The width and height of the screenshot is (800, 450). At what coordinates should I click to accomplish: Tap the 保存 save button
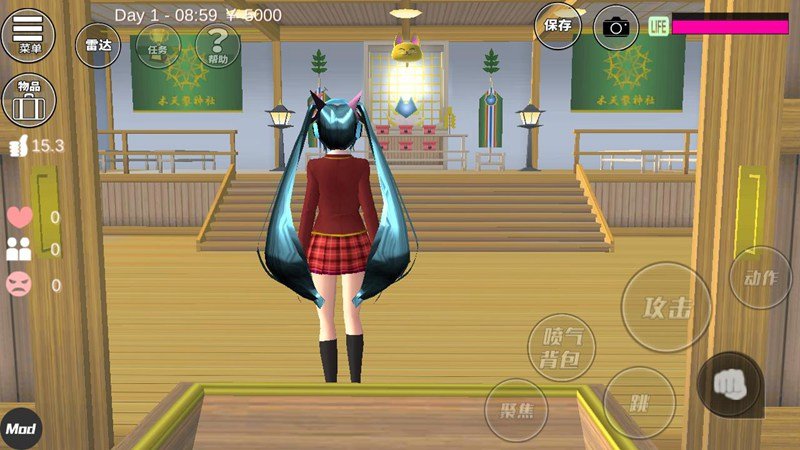coord(557,26)
